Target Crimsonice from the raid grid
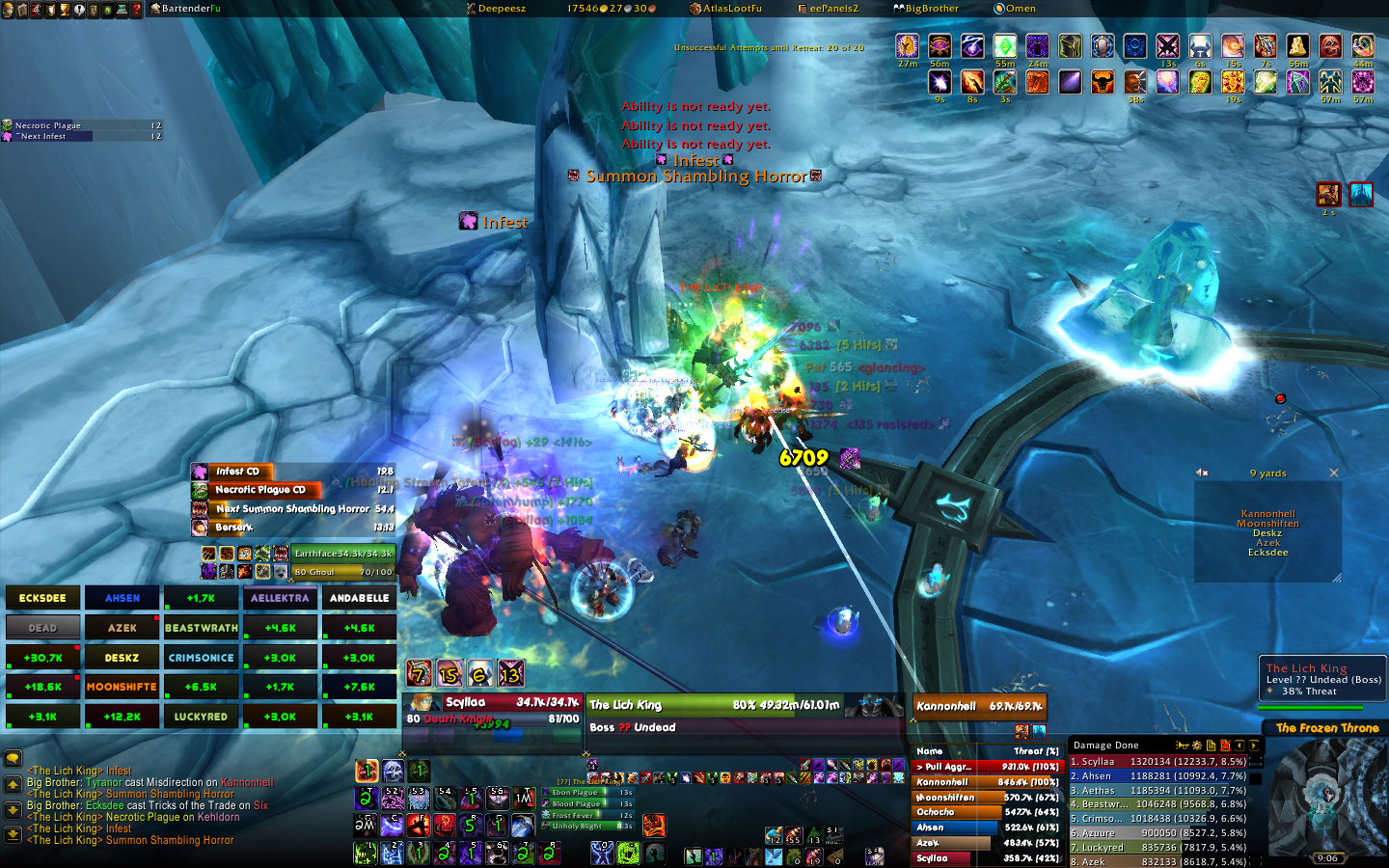 (x=201, y=658)
